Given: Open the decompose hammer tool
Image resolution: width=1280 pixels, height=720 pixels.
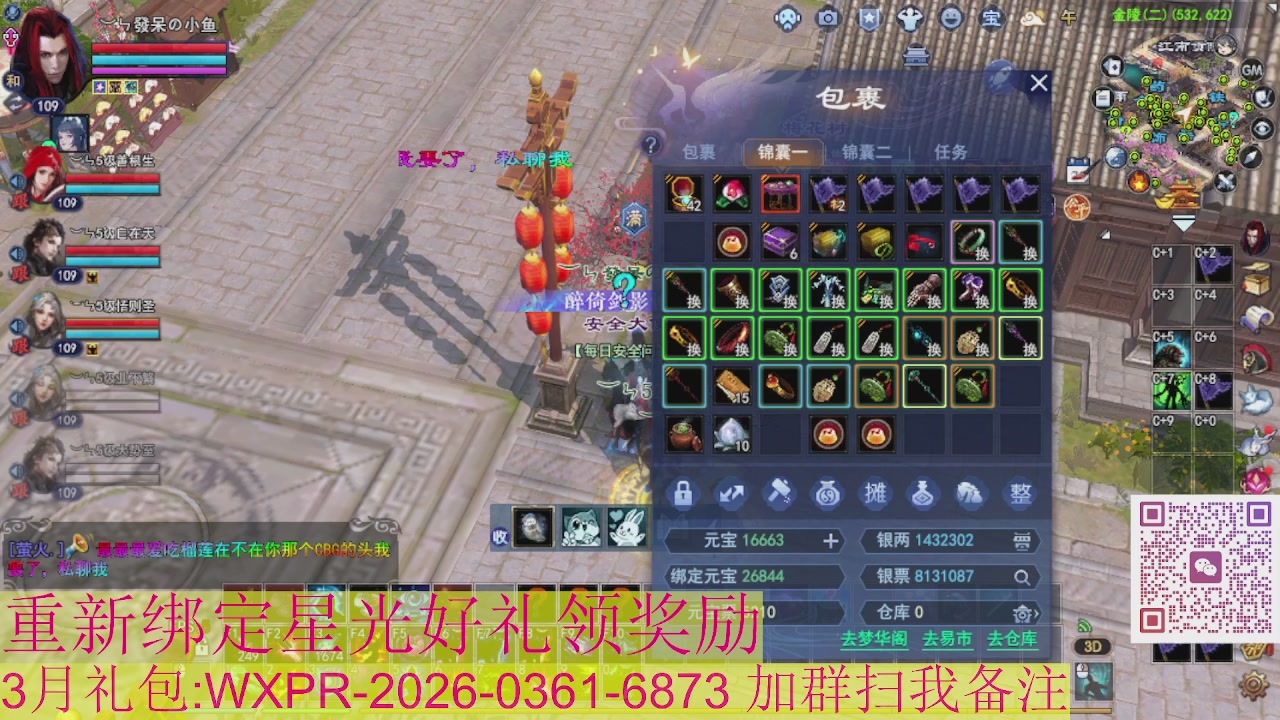Looking at the screenshot, I should click(x=780, y=493).
